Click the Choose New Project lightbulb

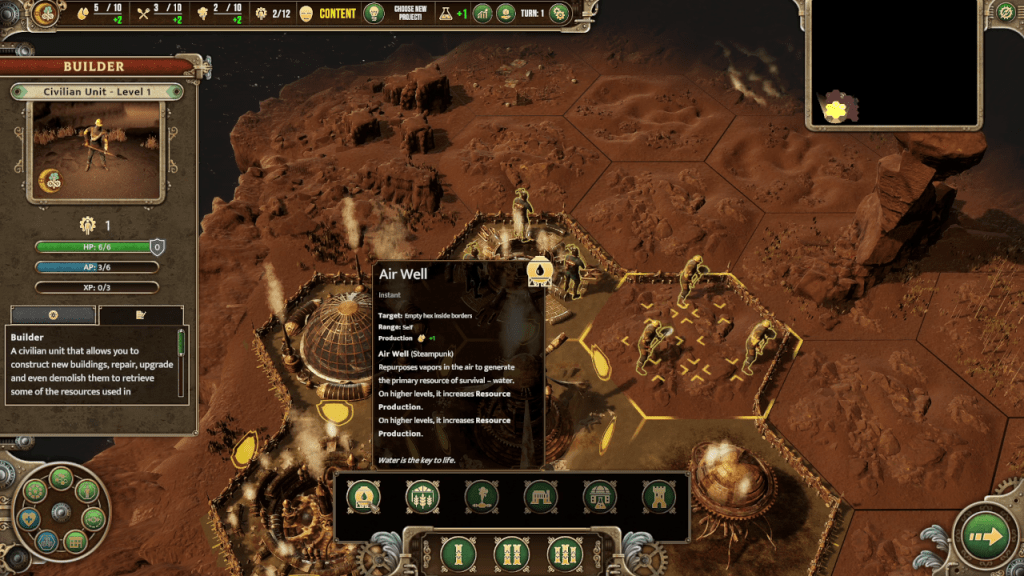(x=374, y=13)
